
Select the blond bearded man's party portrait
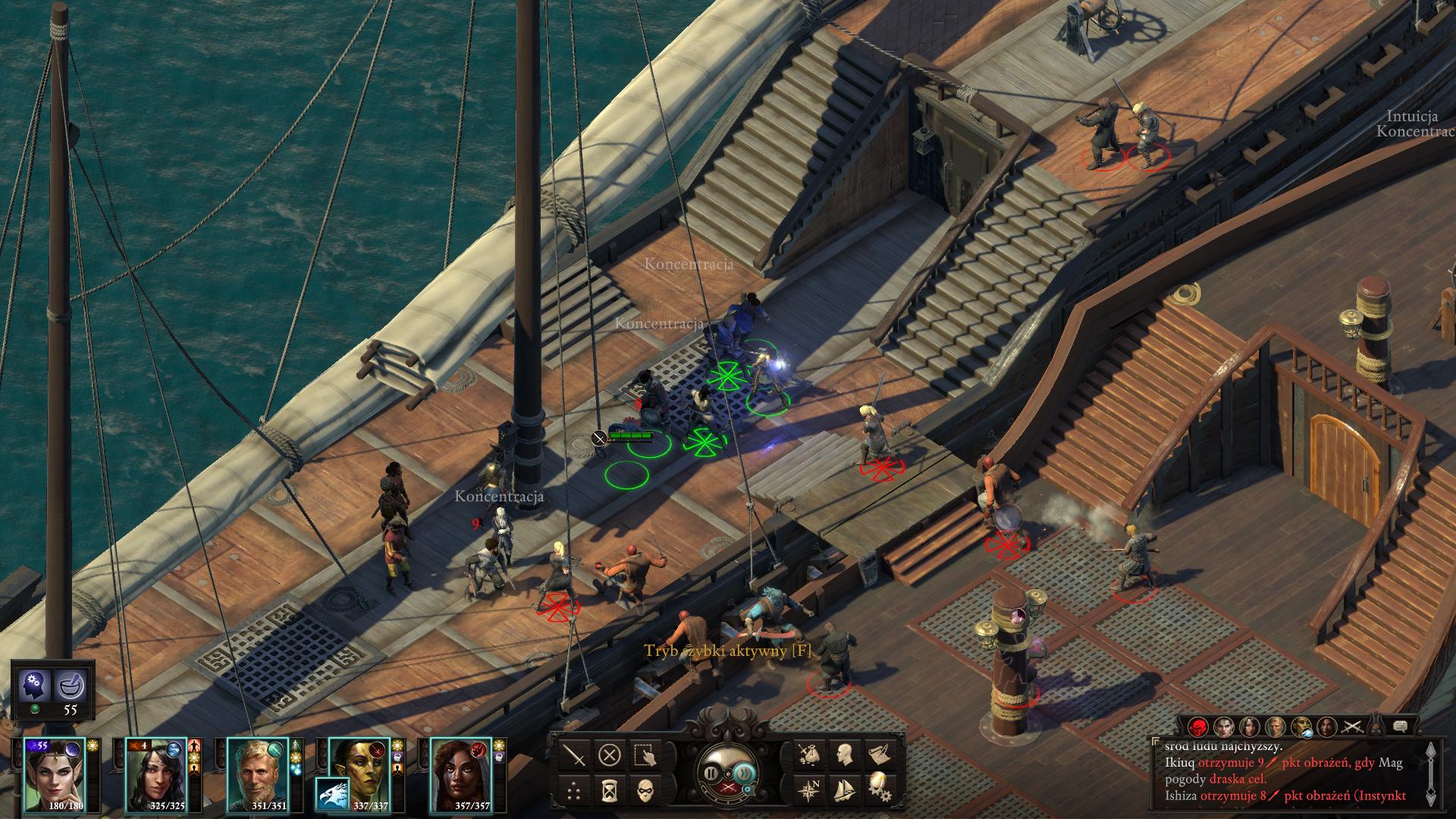[258, 773]
